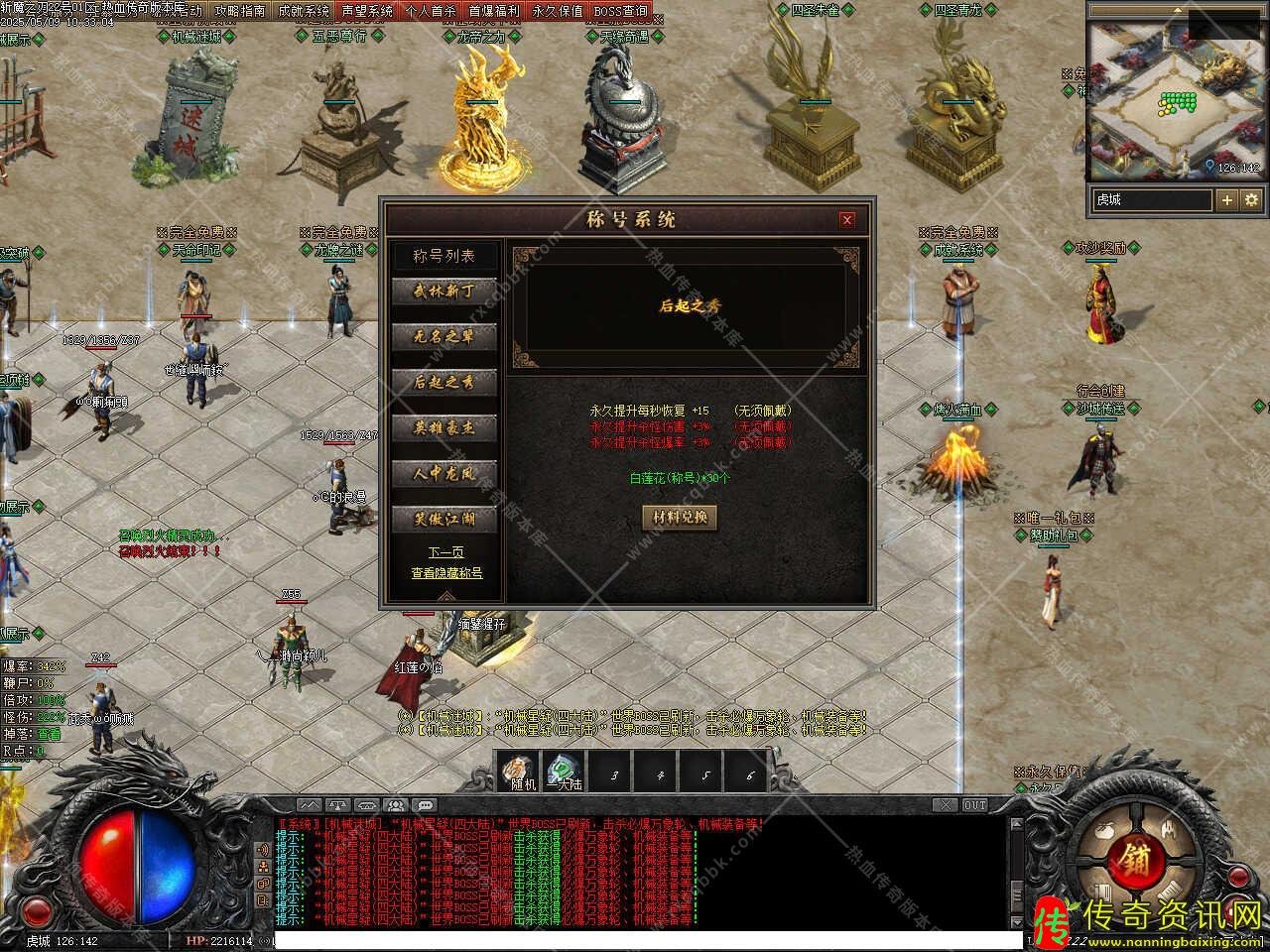Pick the 英雄豪杰 title entry
The image size is (1270, 952).
pyautogui.click(x=444, y=427)
